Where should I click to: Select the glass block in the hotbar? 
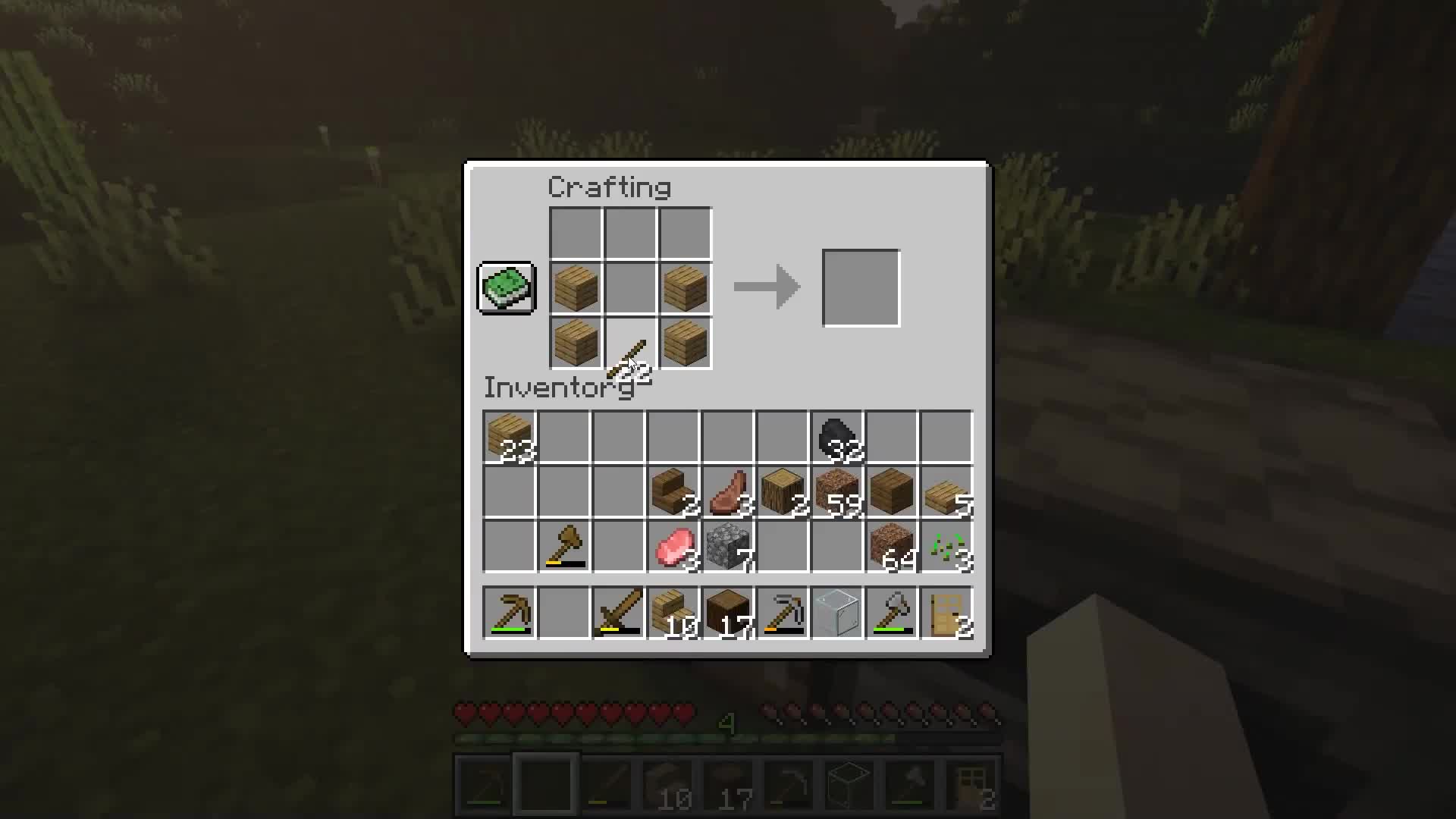836,613
